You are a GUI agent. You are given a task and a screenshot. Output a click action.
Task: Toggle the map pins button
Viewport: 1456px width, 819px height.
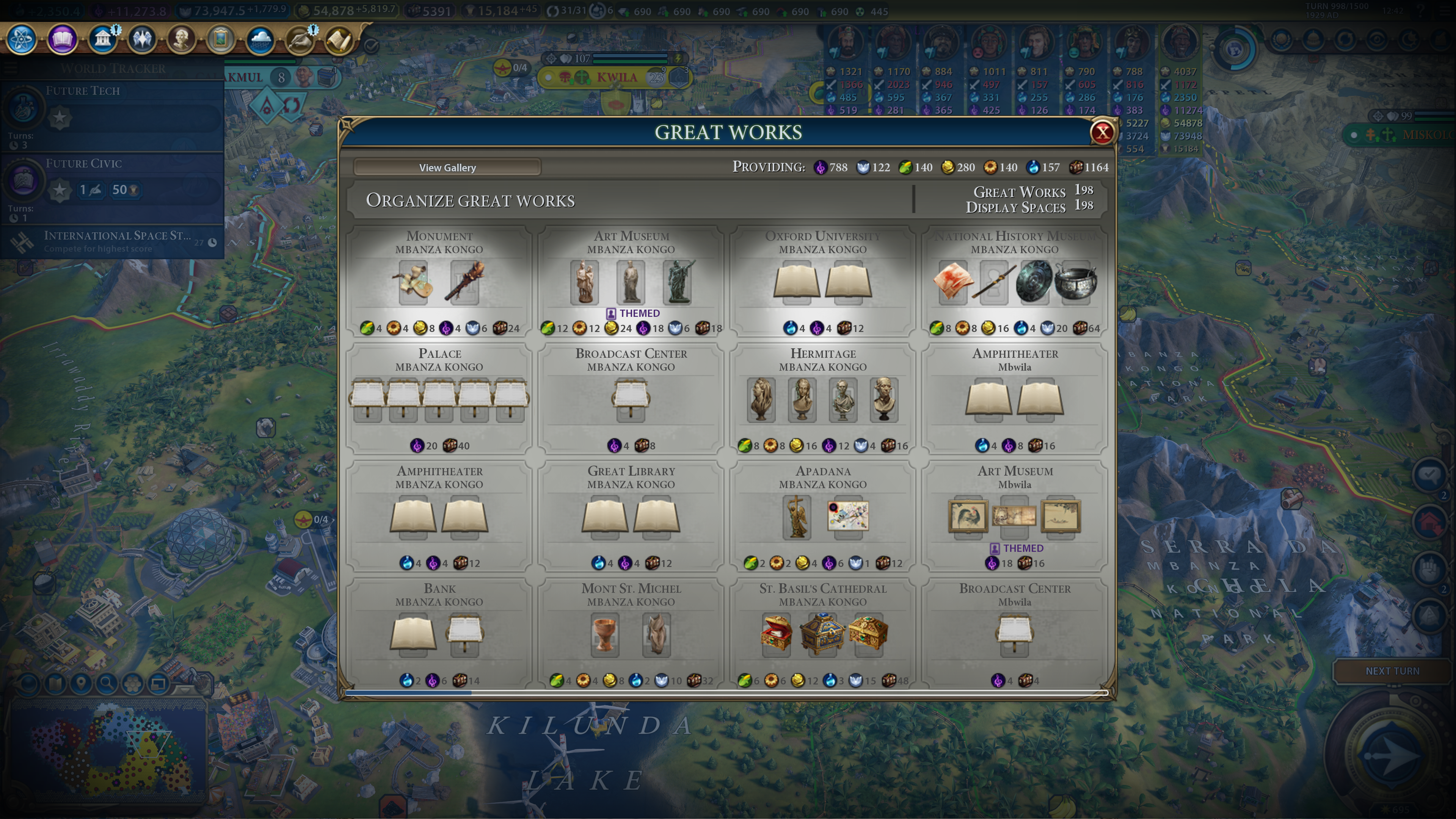point(81,684)
